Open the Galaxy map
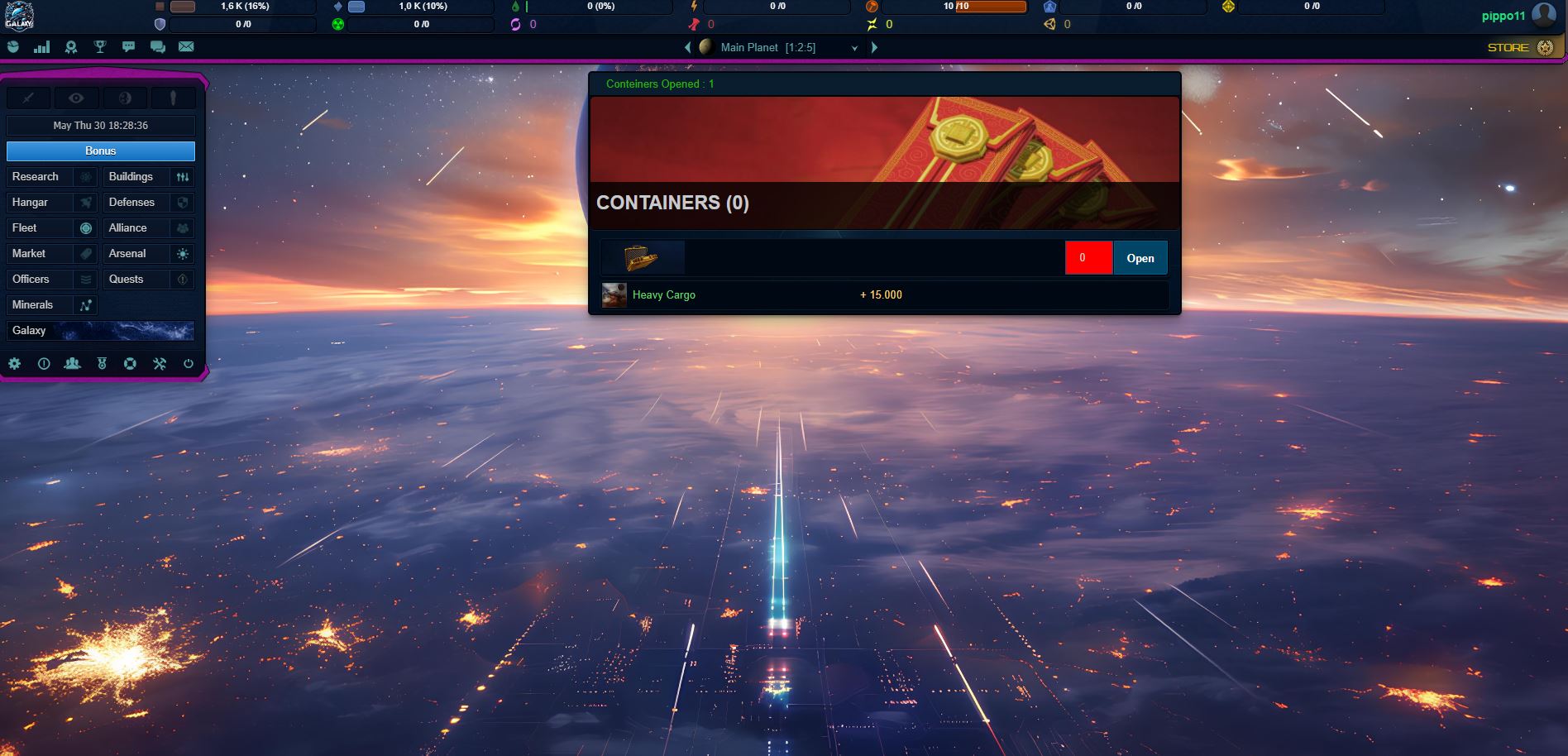Image resolution: width=1568 pixels, height=756 pixels. (101, 331)
